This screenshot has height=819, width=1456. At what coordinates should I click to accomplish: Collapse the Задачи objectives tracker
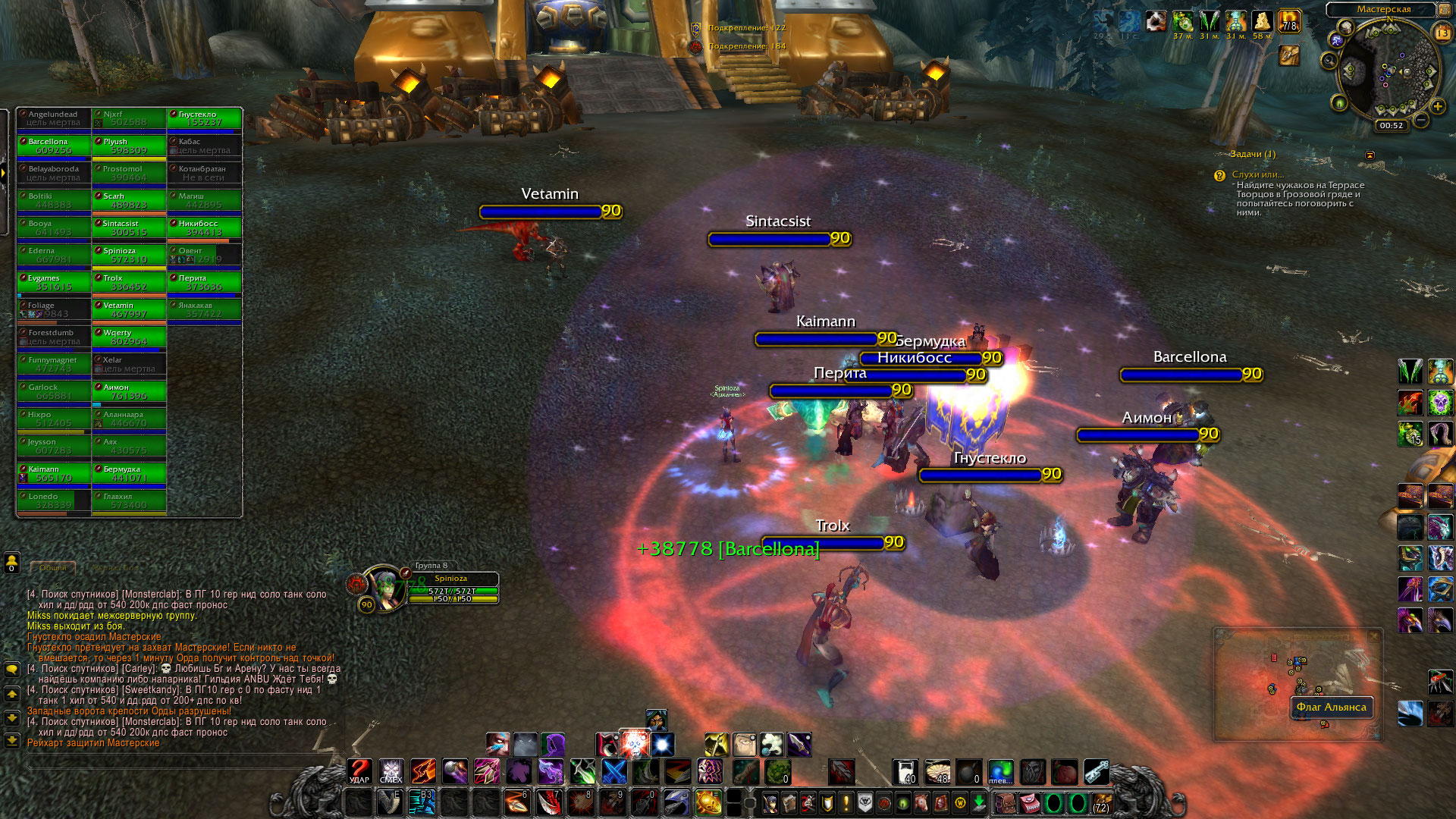click(1370, 155)
